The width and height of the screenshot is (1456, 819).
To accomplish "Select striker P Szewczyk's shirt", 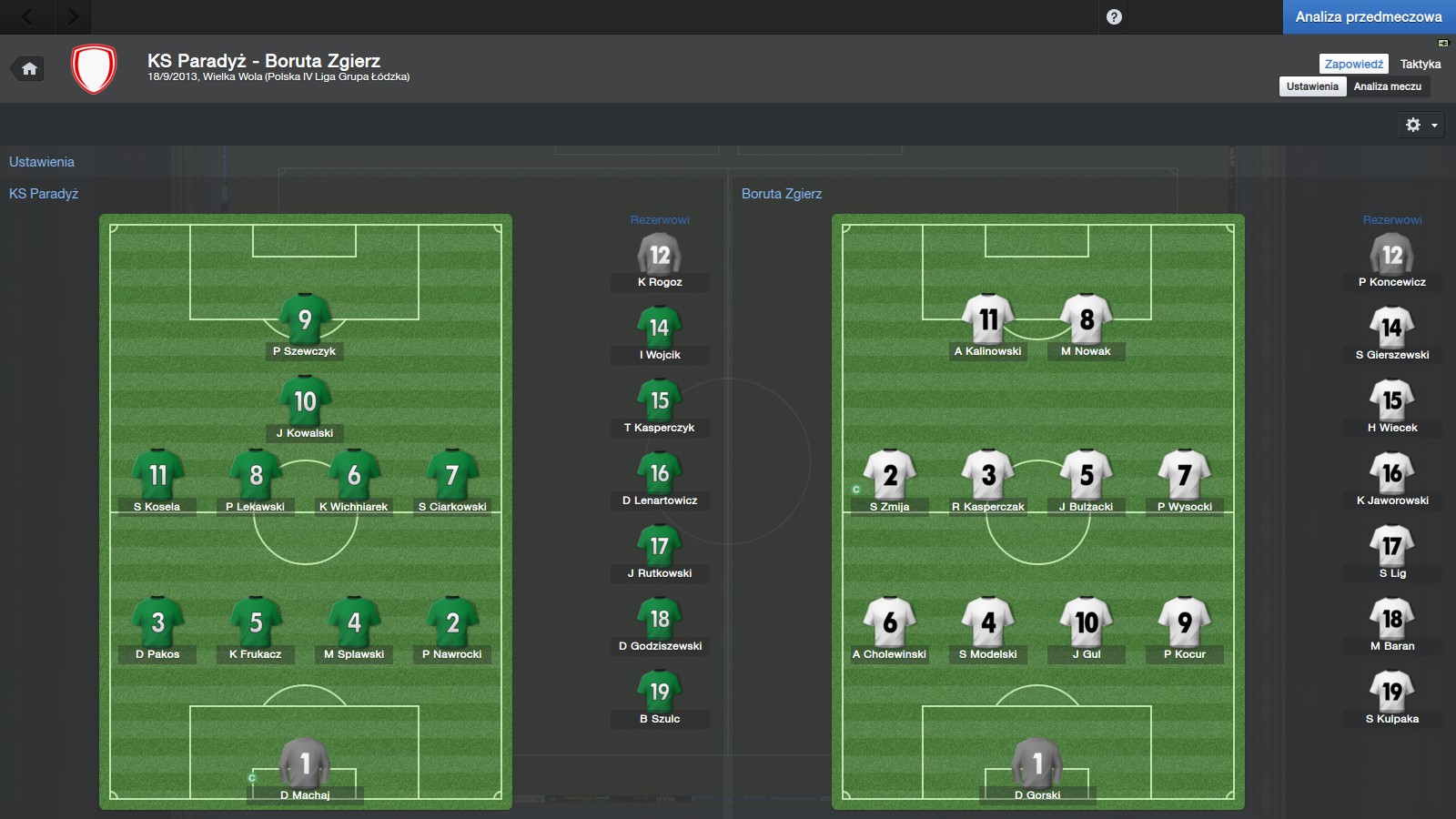I will [305, 320].
